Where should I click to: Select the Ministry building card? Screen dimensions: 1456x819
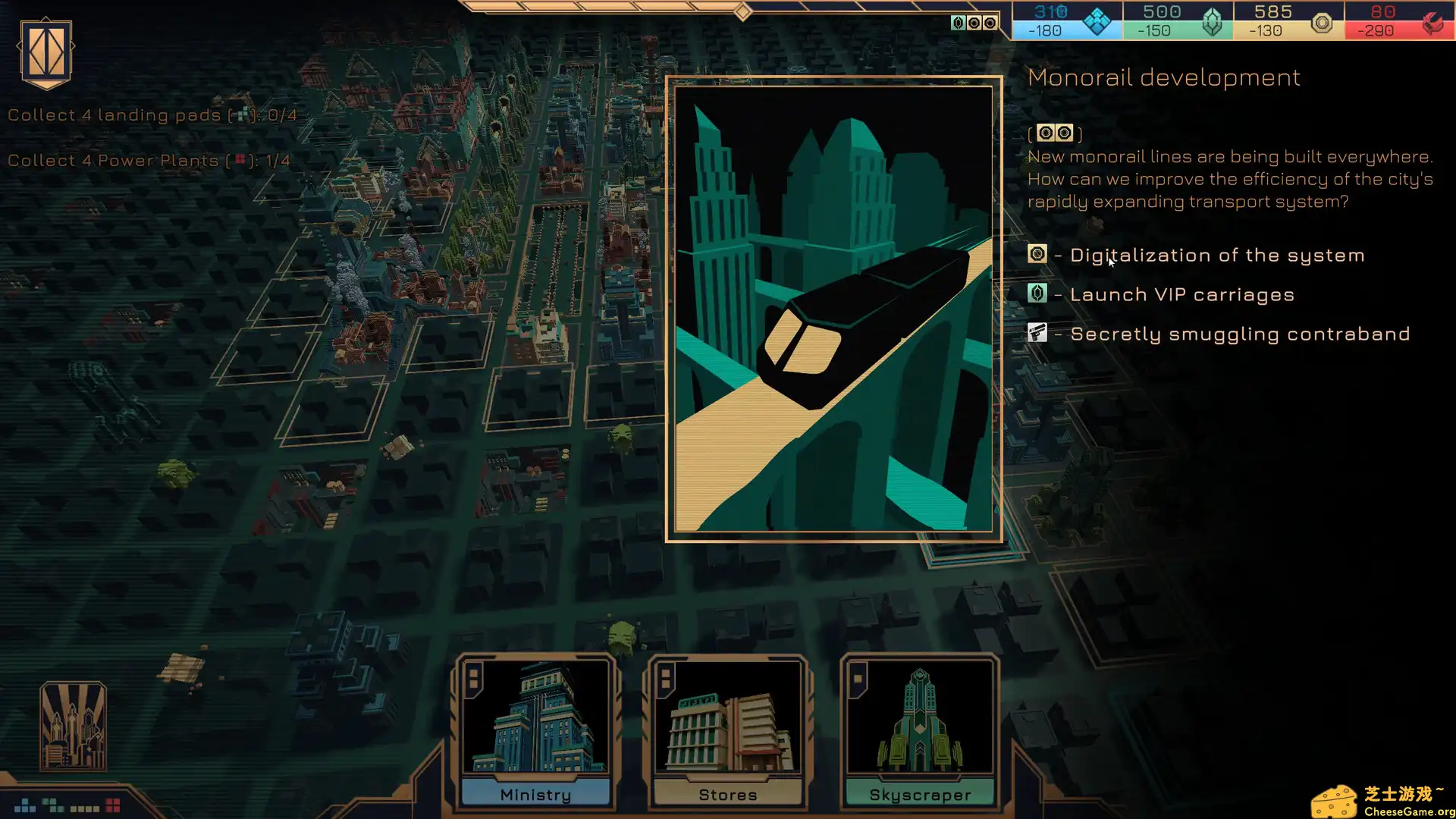tap(536, 732)
